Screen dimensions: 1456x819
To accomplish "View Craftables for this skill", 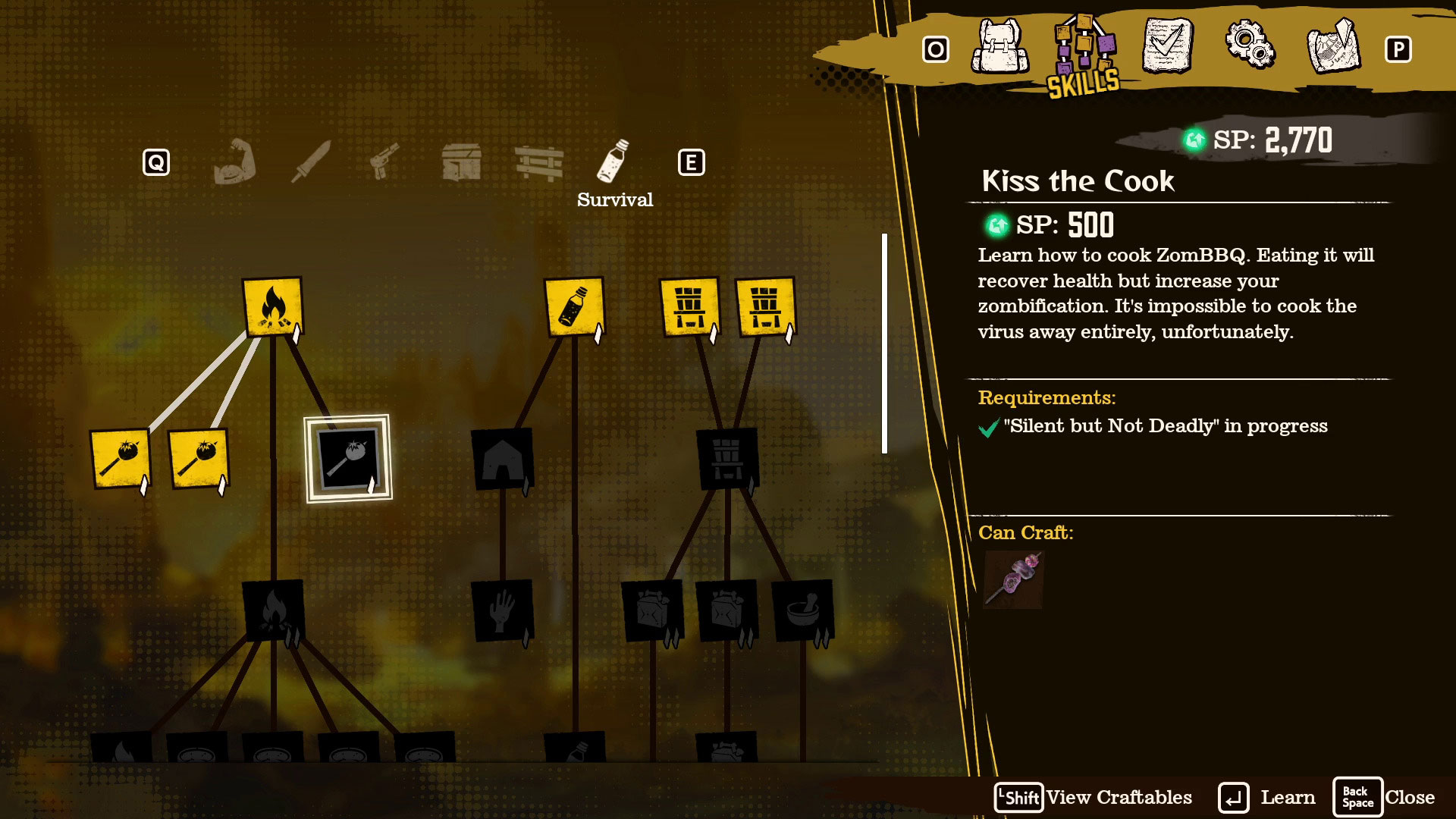I will click(1094, 798).
